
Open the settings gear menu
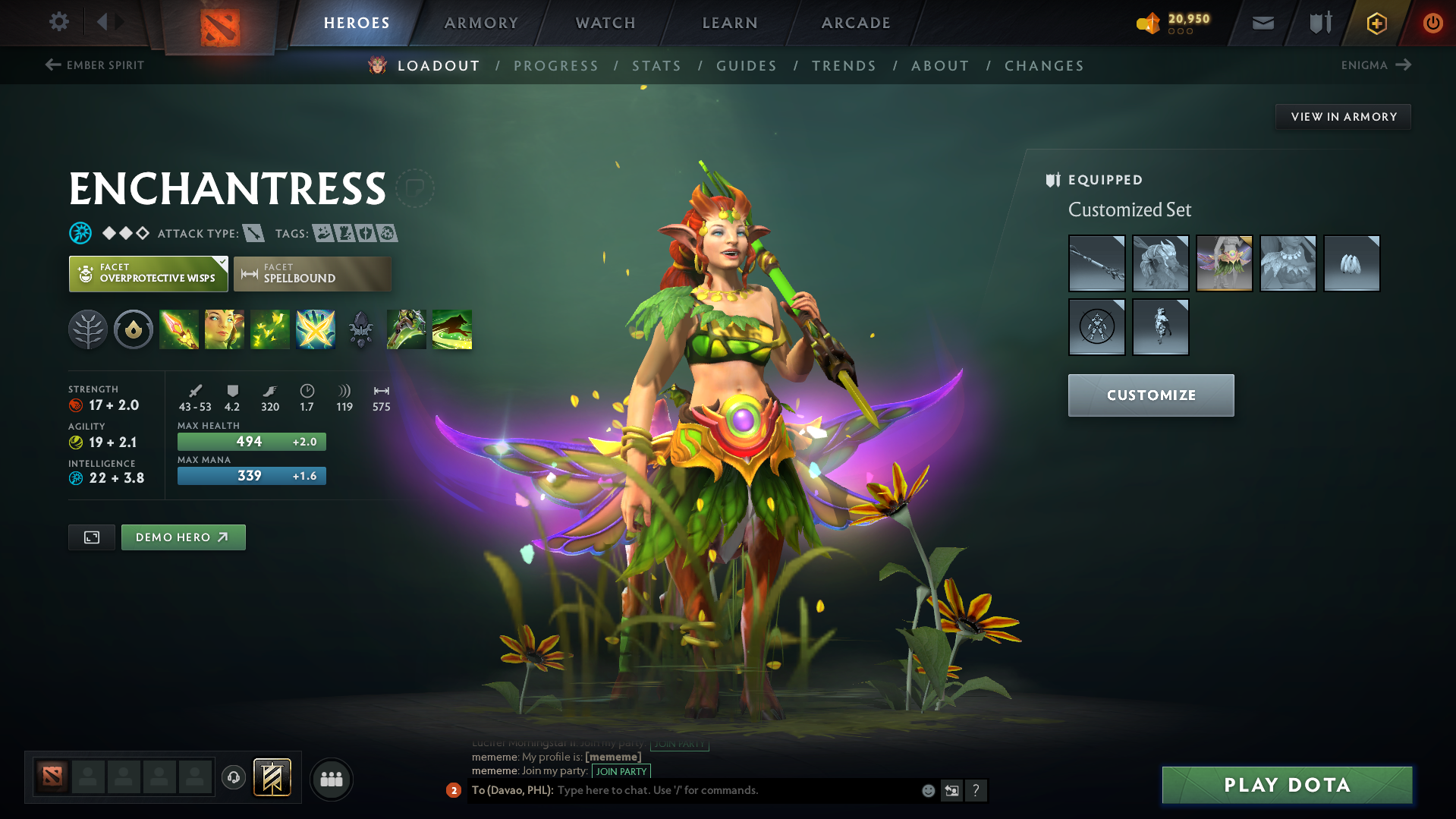58,22
